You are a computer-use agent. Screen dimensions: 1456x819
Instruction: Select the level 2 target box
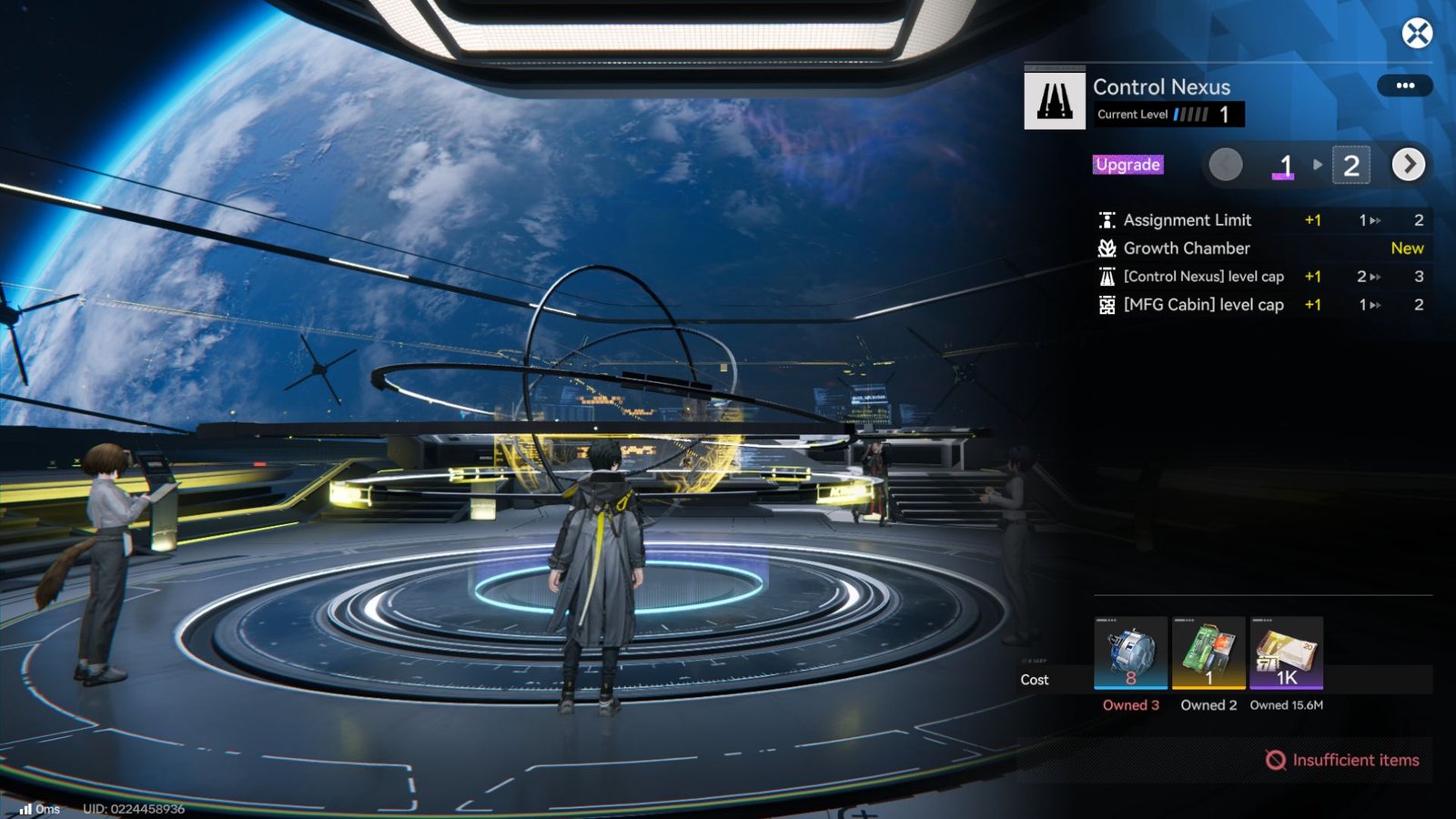[1353, 165]
